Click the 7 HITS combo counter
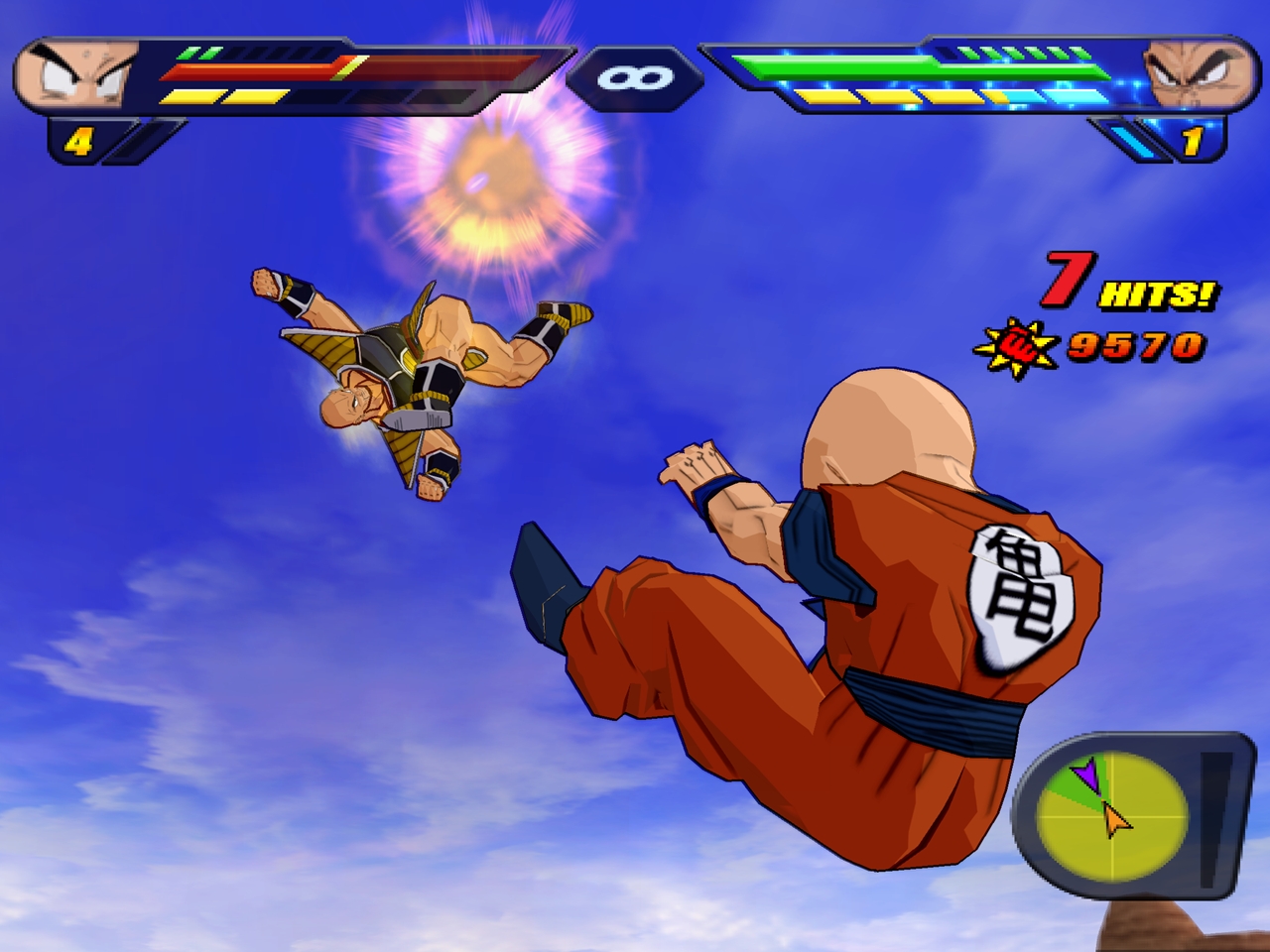 pyautogui.click(x=1121, y=286)
